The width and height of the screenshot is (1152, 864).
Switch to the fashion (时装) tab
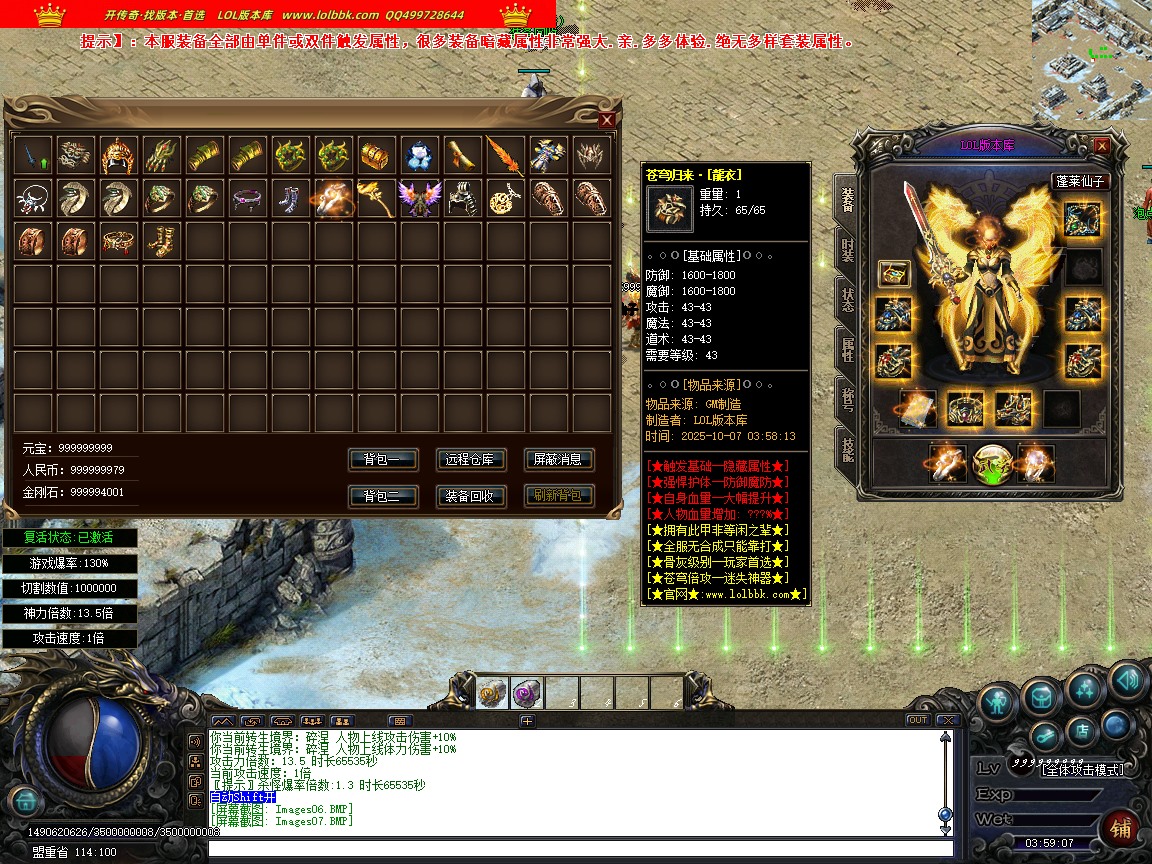[847, 250]
